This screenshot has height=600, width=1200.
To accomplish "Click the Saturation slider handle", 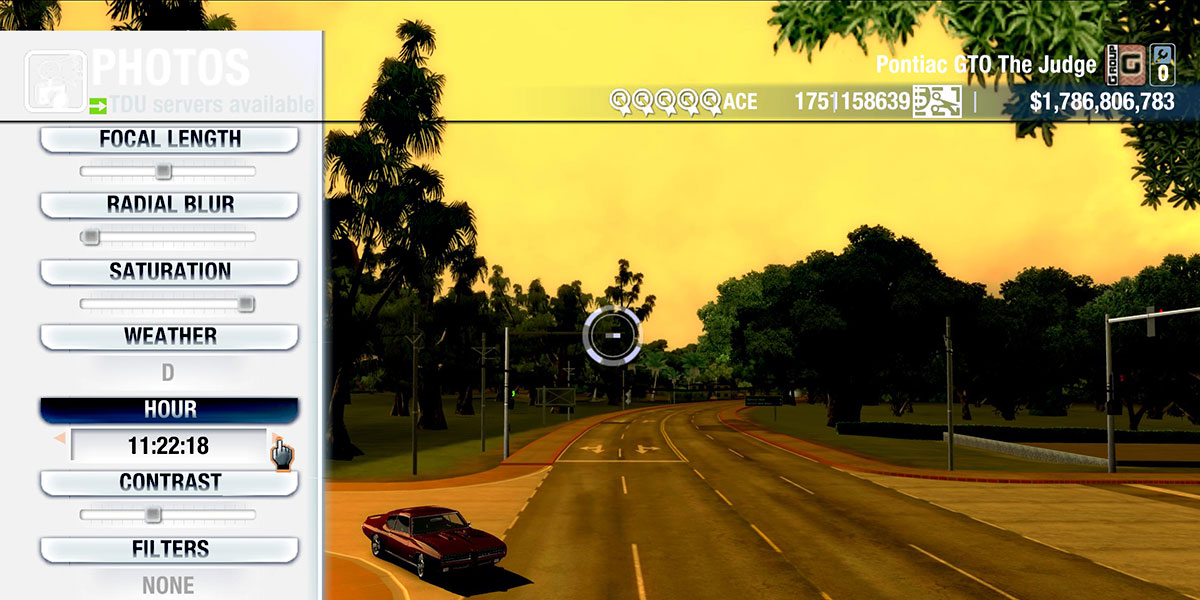I will pos(245,304).
